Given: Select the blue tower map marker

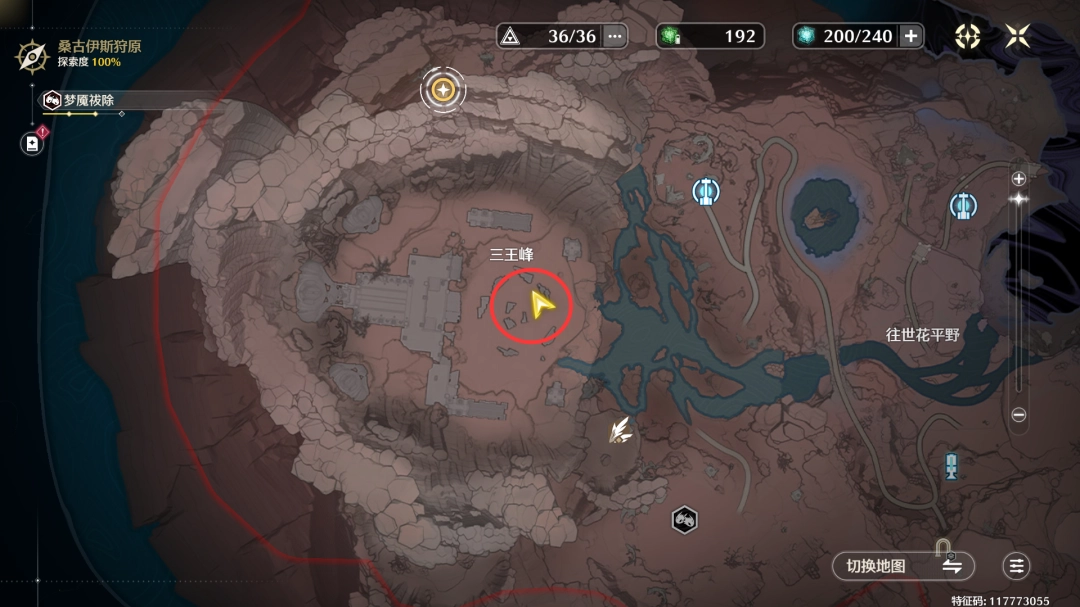Looking at the screenshot, I should click(951, 464).
